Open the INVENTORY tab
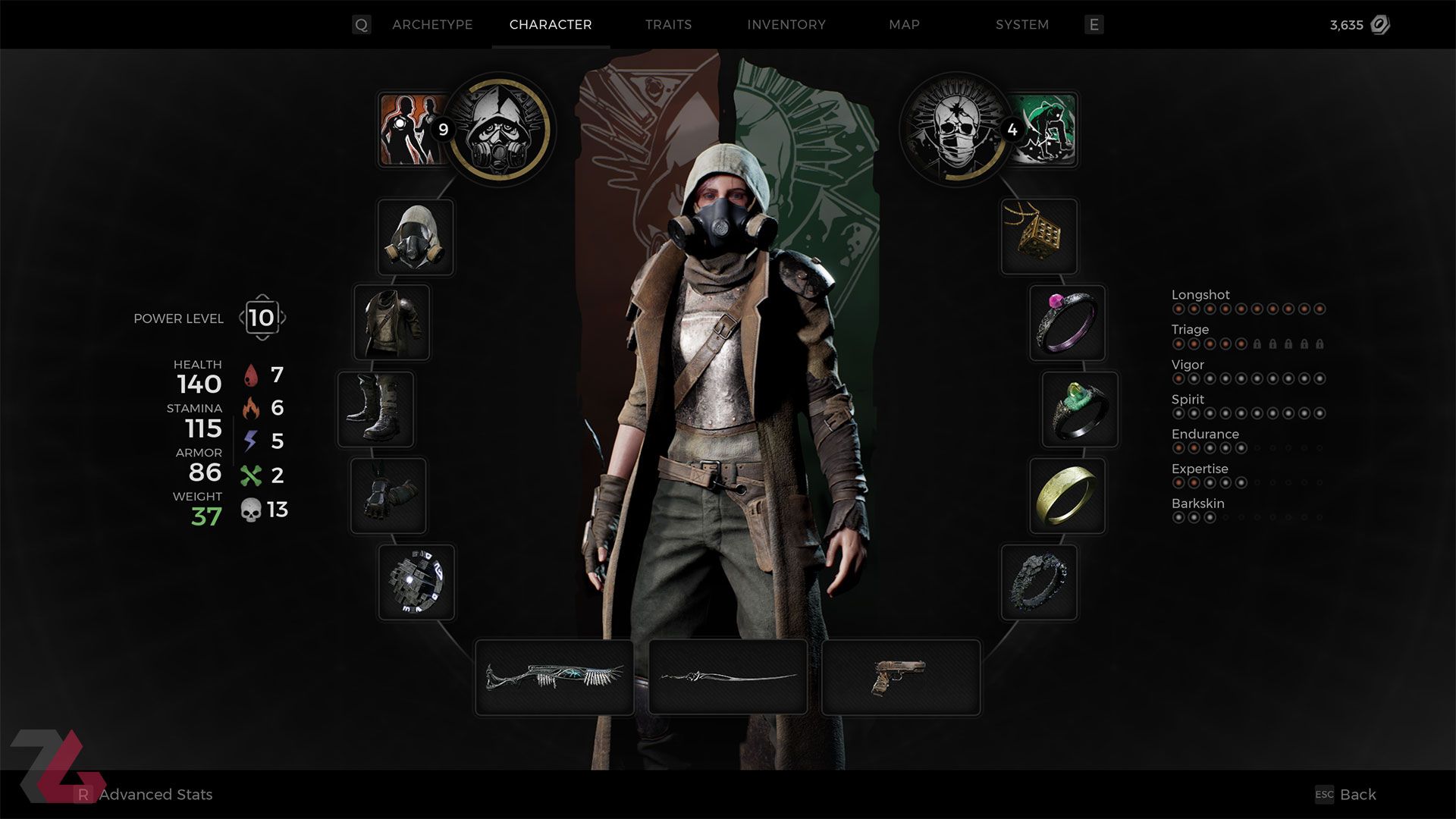This screenshot has height=819, width=1456. coord(786,24)
